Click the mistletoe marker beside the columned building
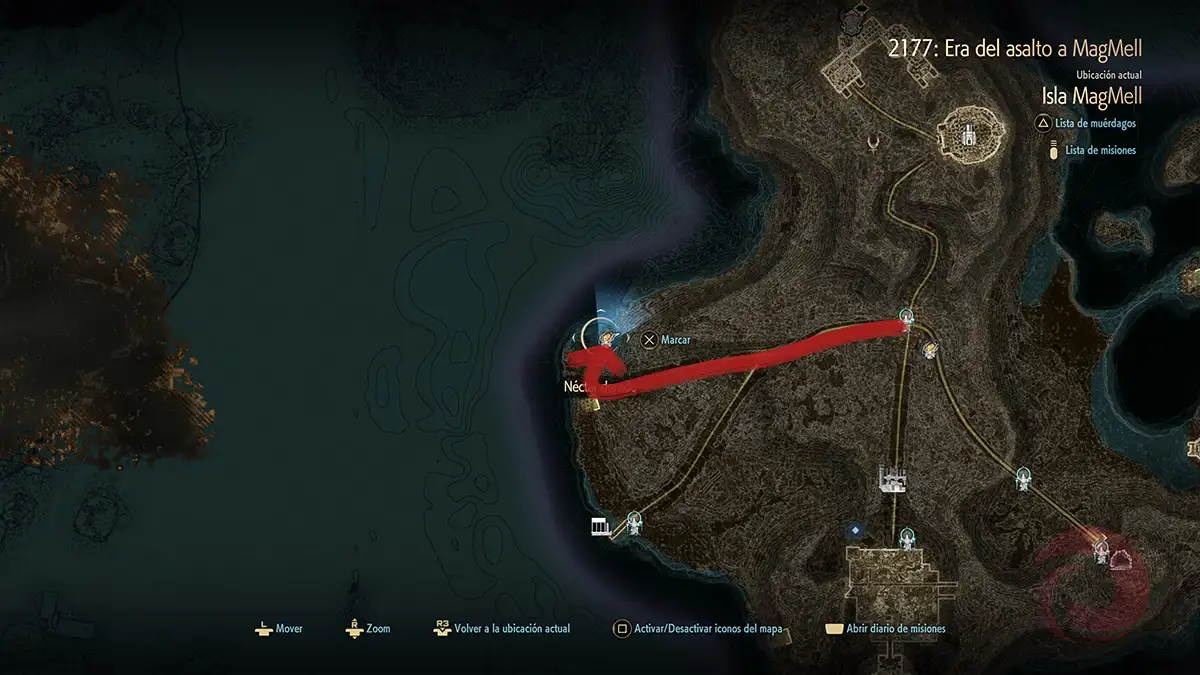Viewport: 1200px width, 675px height. 633,520
